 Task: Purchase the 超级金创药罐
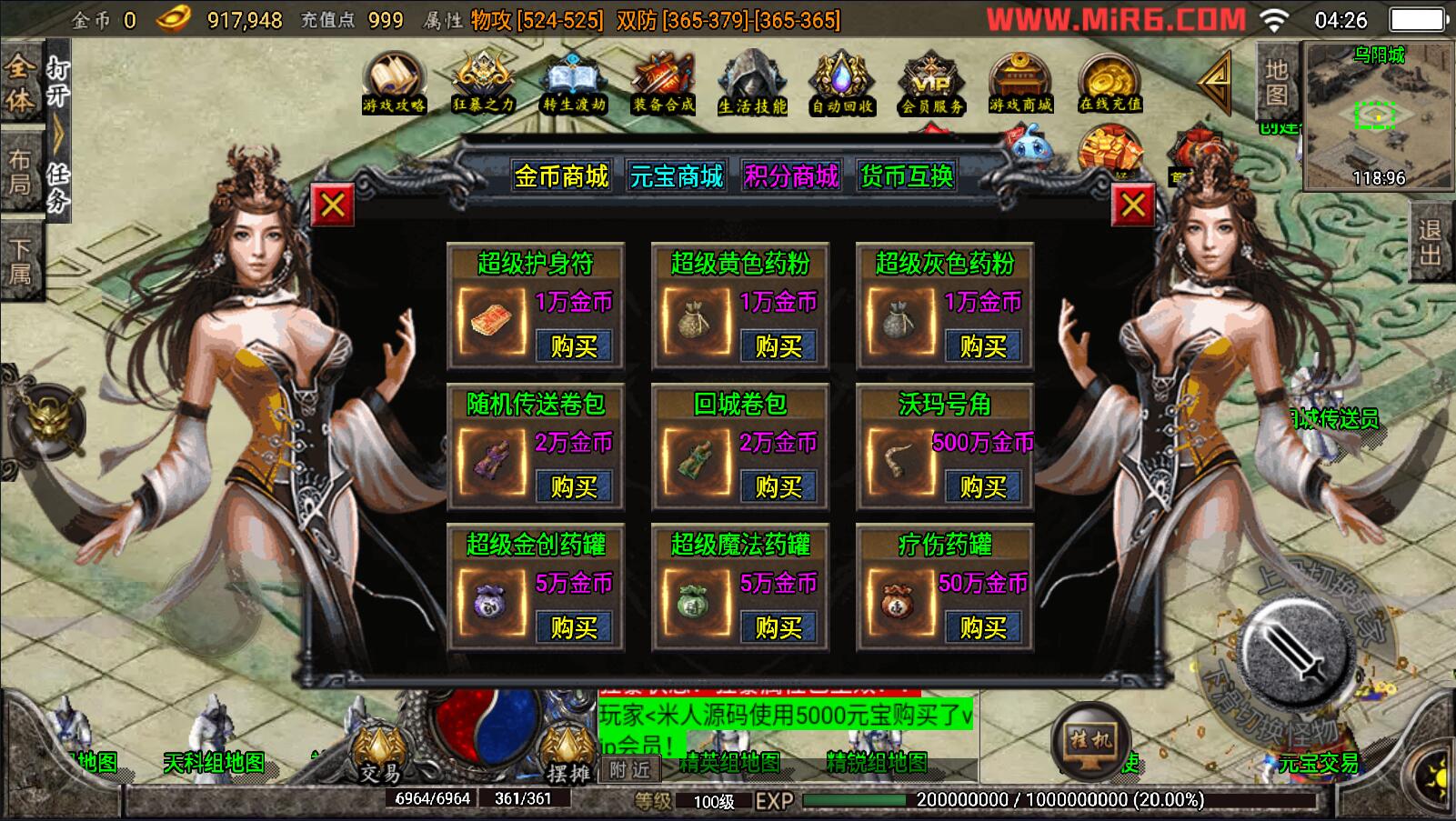tap(573, 627)
